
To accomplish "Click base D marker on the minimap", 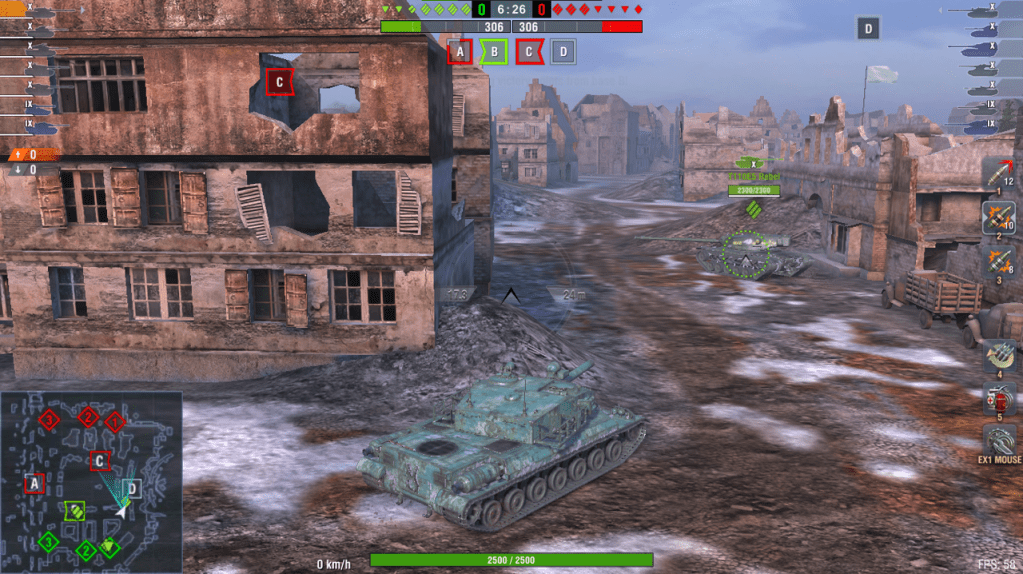I will [x=133, y=488].
